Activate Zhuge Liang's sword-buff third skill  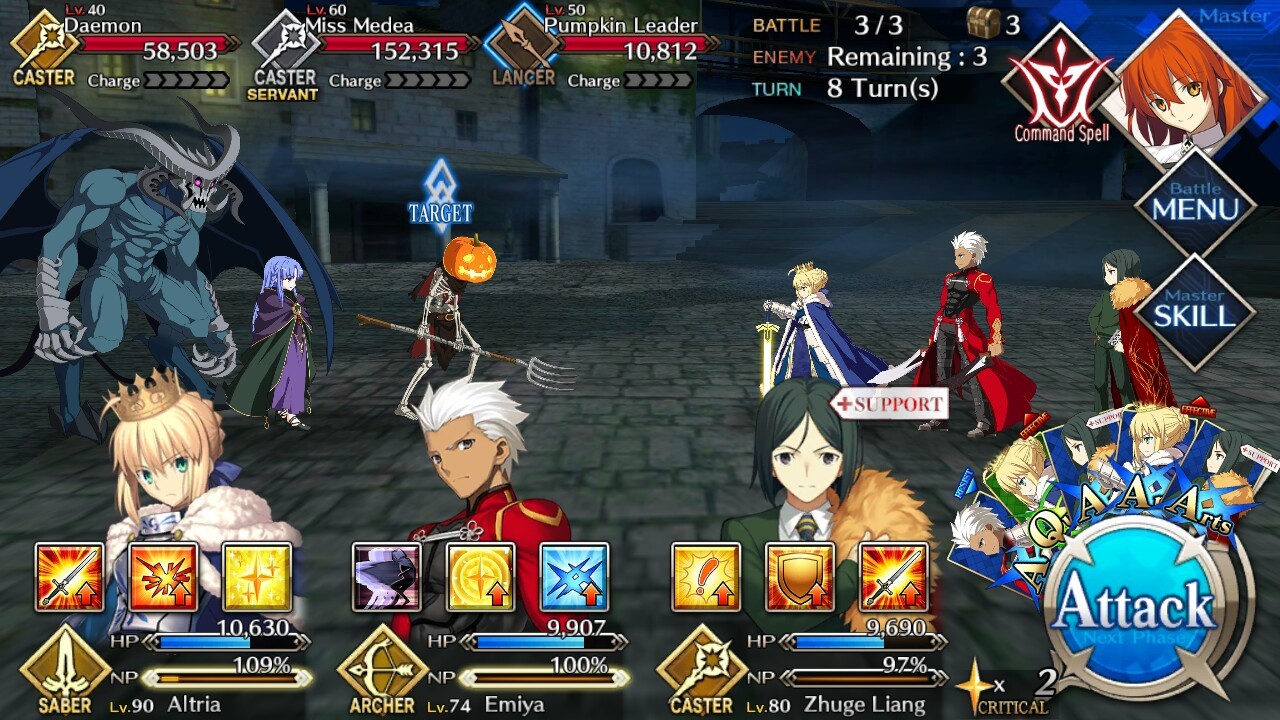[x=893, y=577]
